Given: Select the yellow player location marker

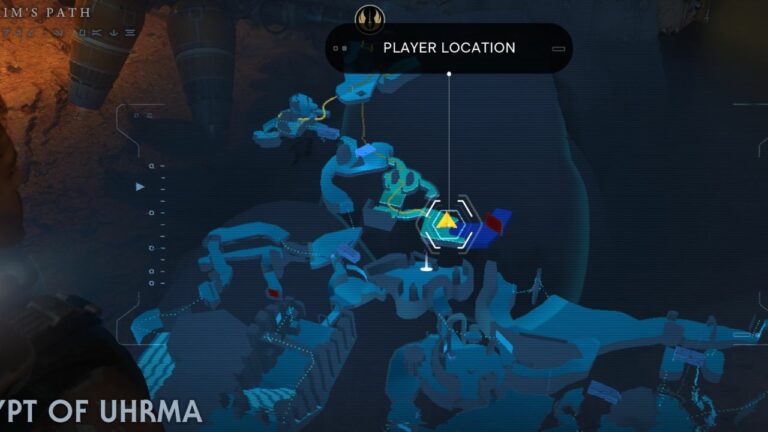Looking at the screenshot, I should (x=446, y=221).
